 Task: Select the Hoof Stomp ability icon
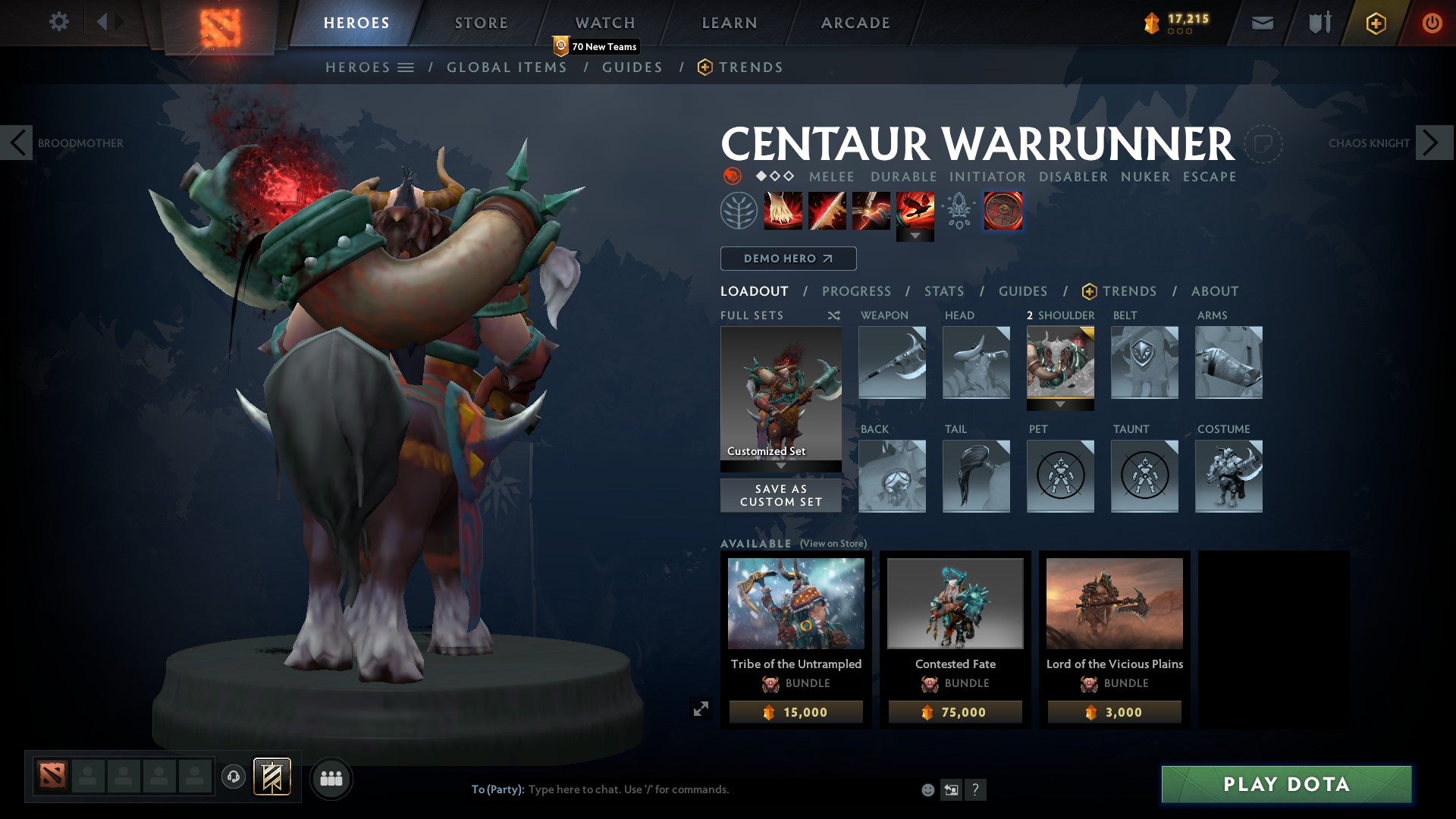(782, 211)
